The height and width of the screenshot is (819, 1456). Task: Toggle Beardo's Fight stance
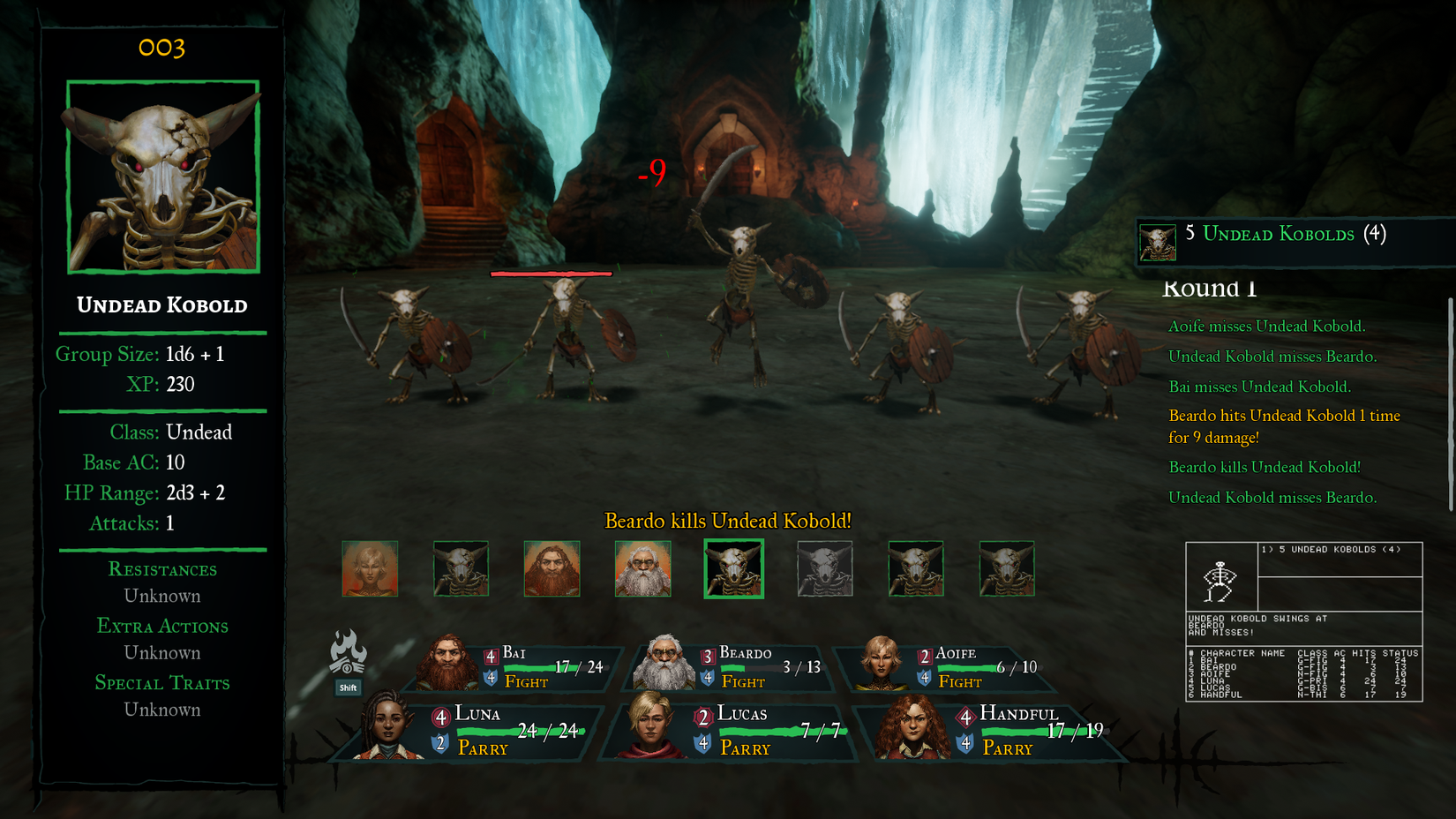coord(743,682)
